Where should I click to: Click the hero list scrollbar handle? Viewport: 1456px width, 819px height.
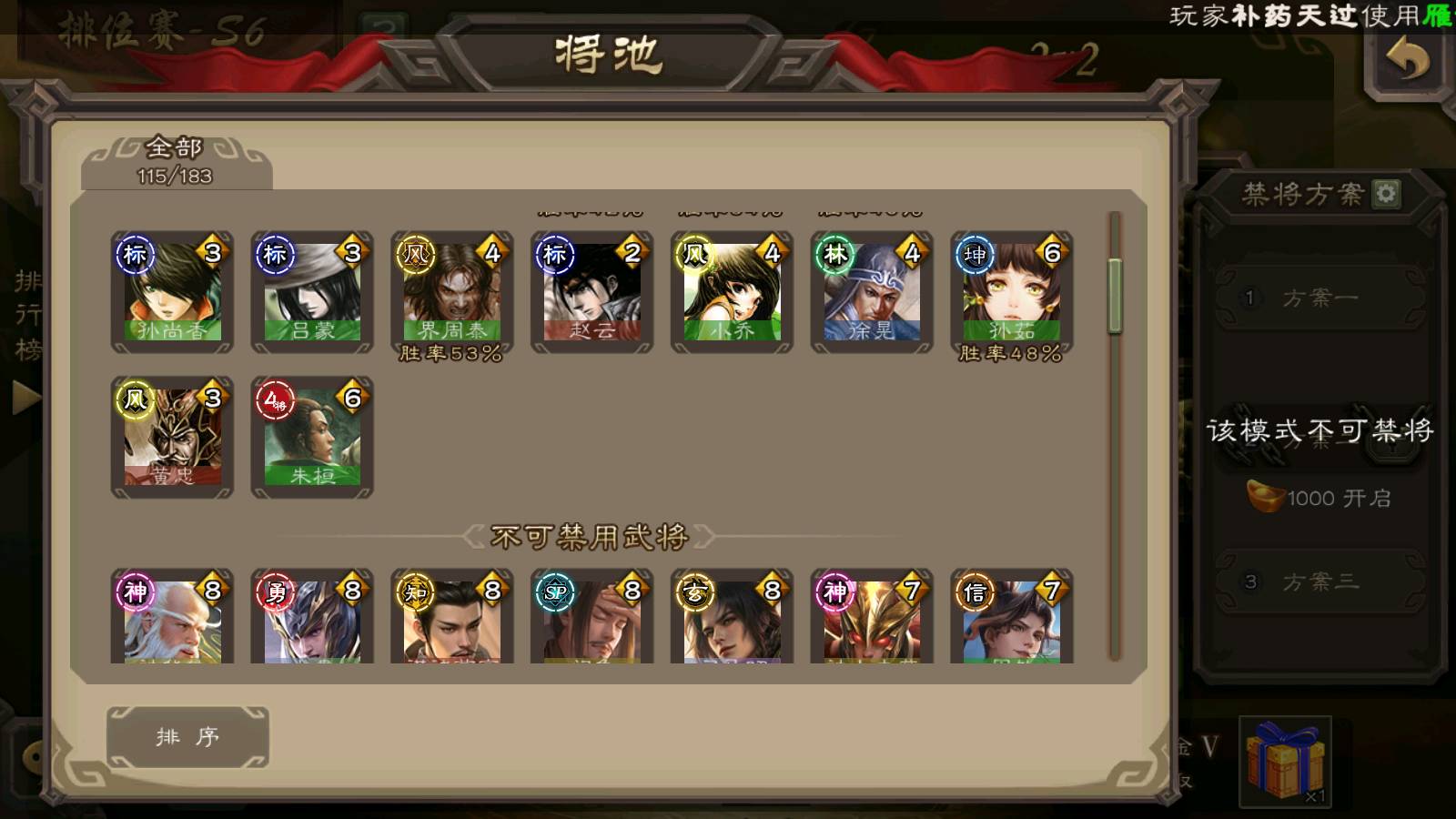point(1115,296)
